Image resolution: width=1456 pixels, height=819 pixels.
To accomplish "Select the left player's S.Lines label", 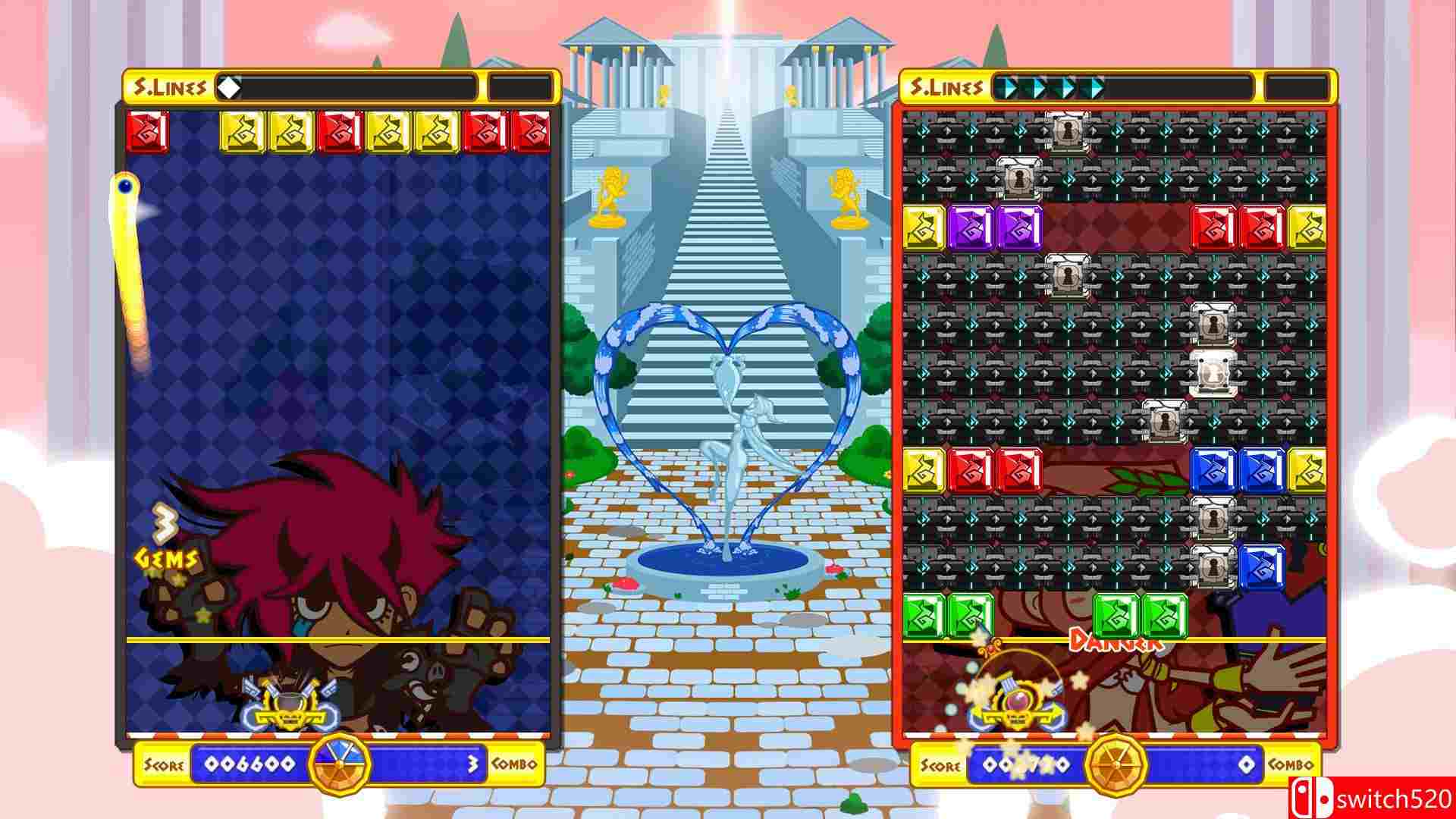I will point(172,85).
